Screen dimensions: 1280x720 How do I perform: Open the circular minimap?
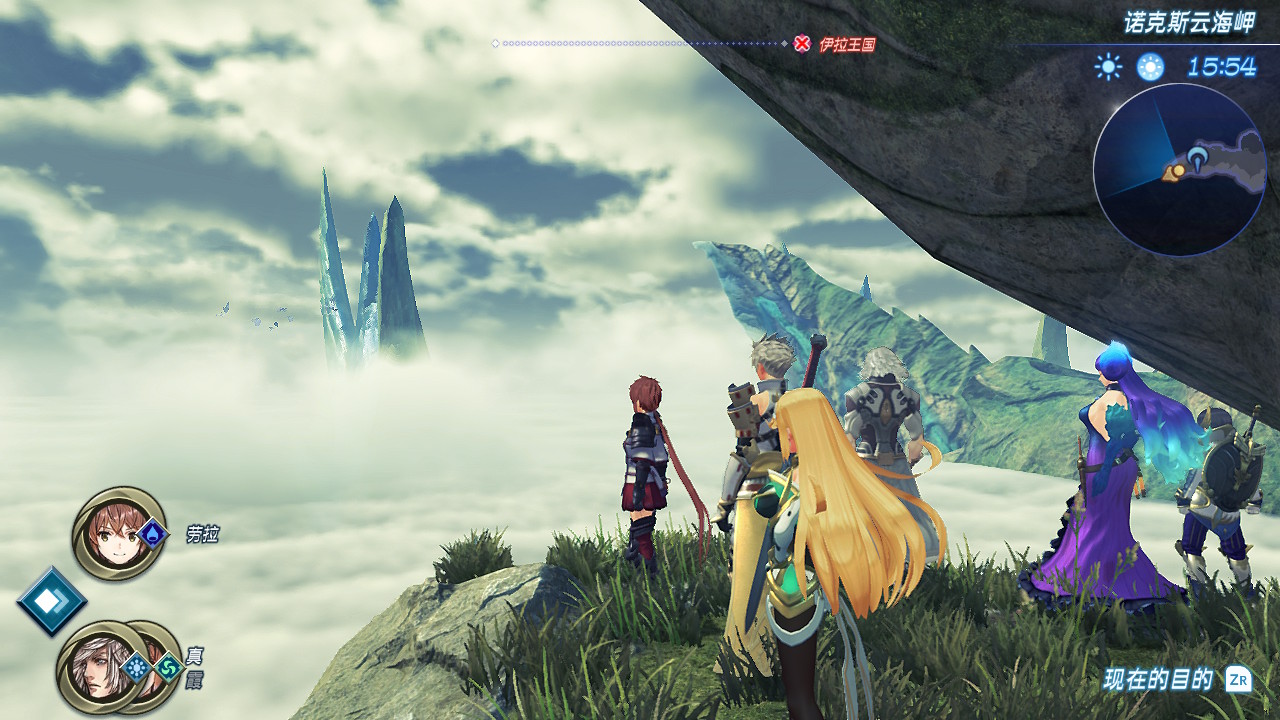tap(1179, 170)
